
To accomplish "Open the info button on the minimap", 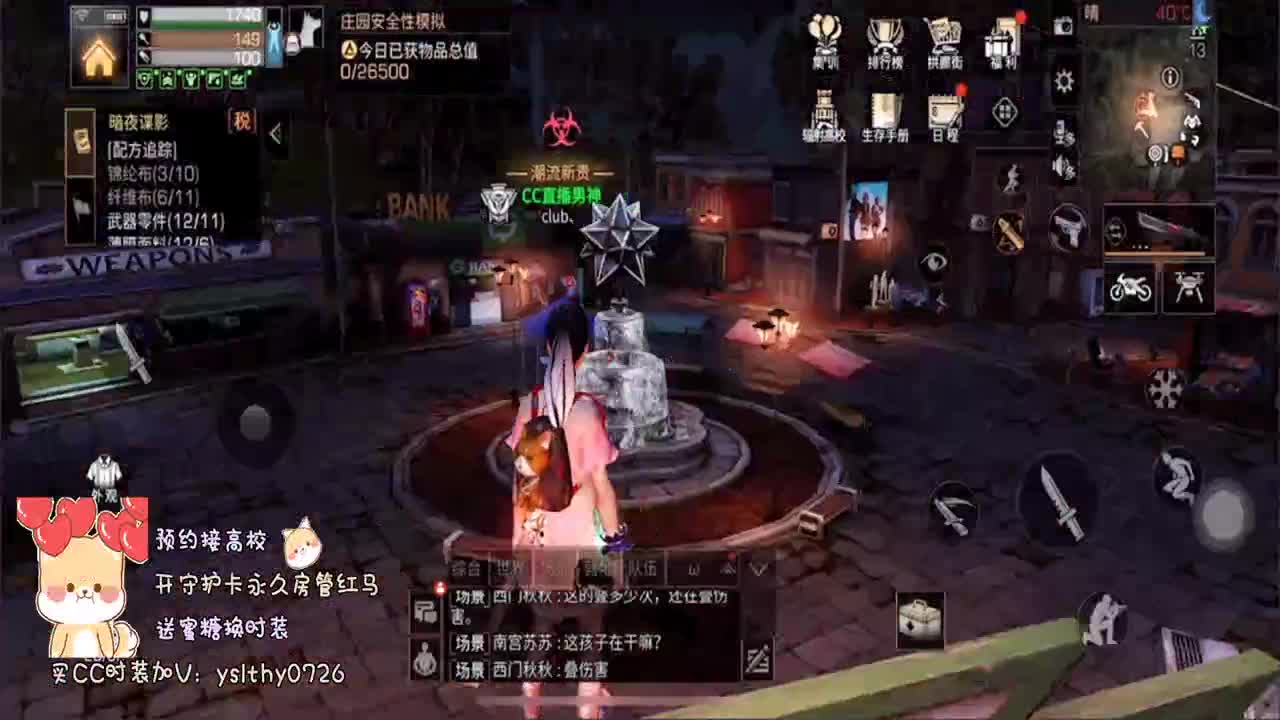I will 1170,75.
